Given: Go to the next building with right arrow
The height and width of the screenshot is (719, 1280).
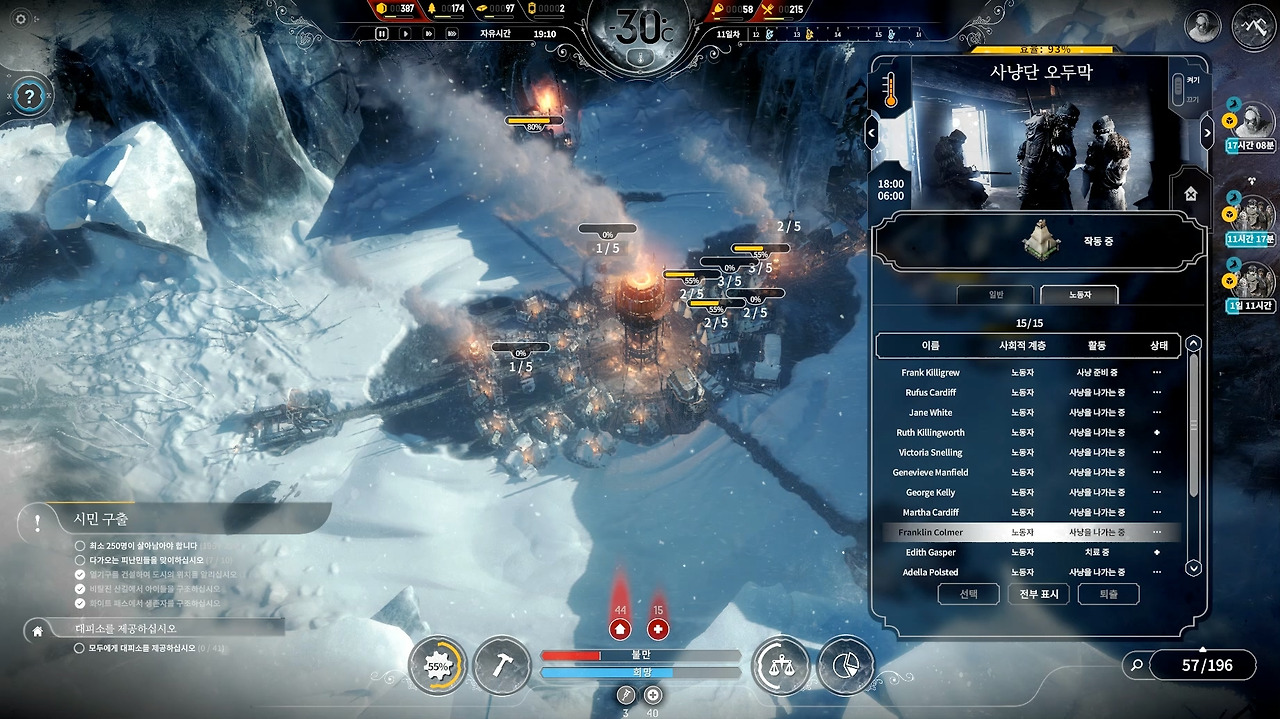Looking at the screenshot, I should click(1207, 133).
